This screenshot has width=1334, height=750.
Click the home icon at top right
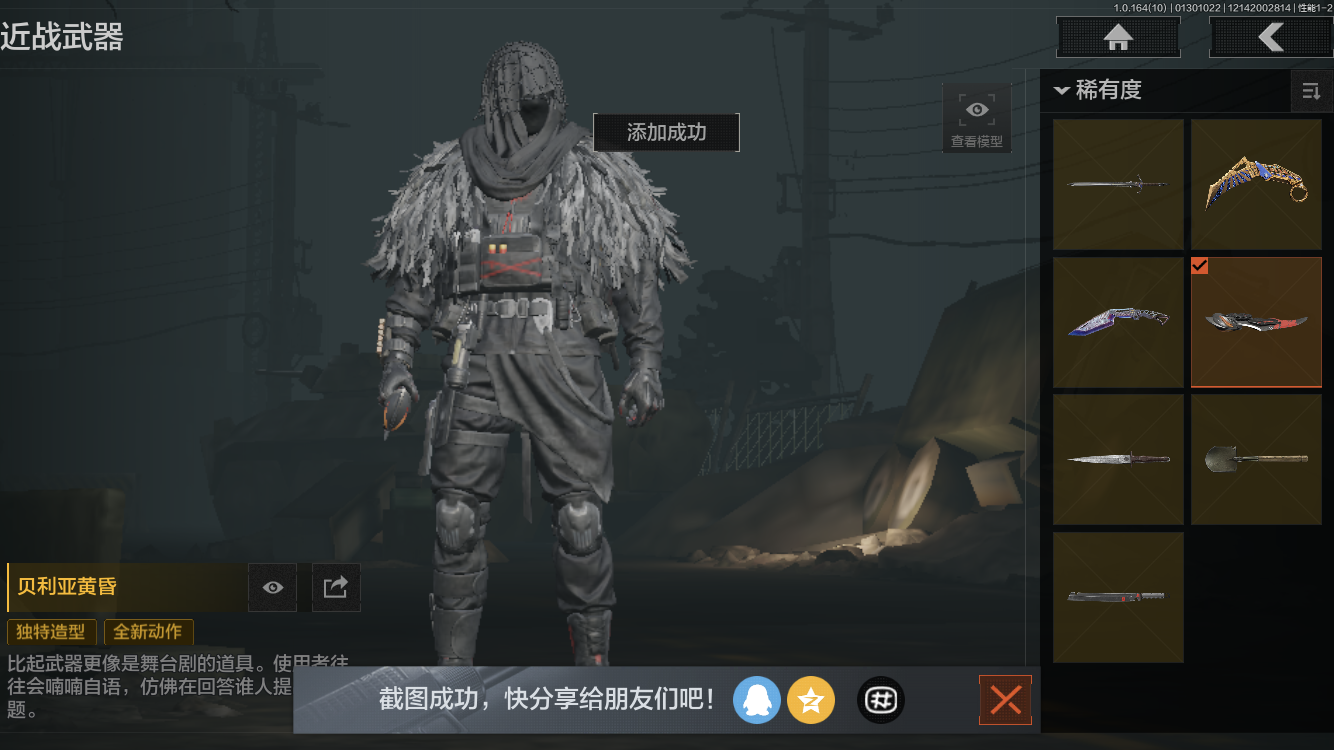point(1117,37)
